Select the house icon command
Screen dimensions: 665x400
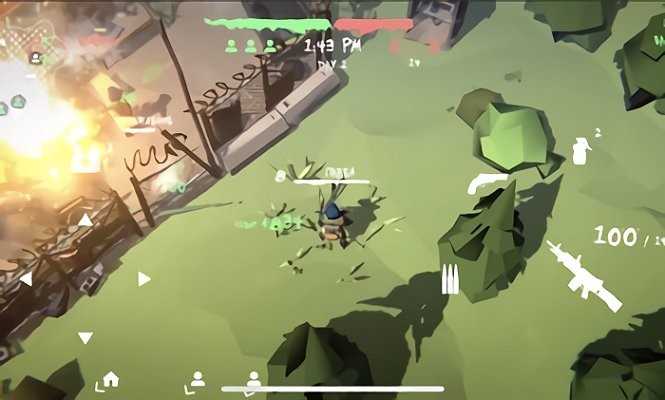(x=110, y=379)
